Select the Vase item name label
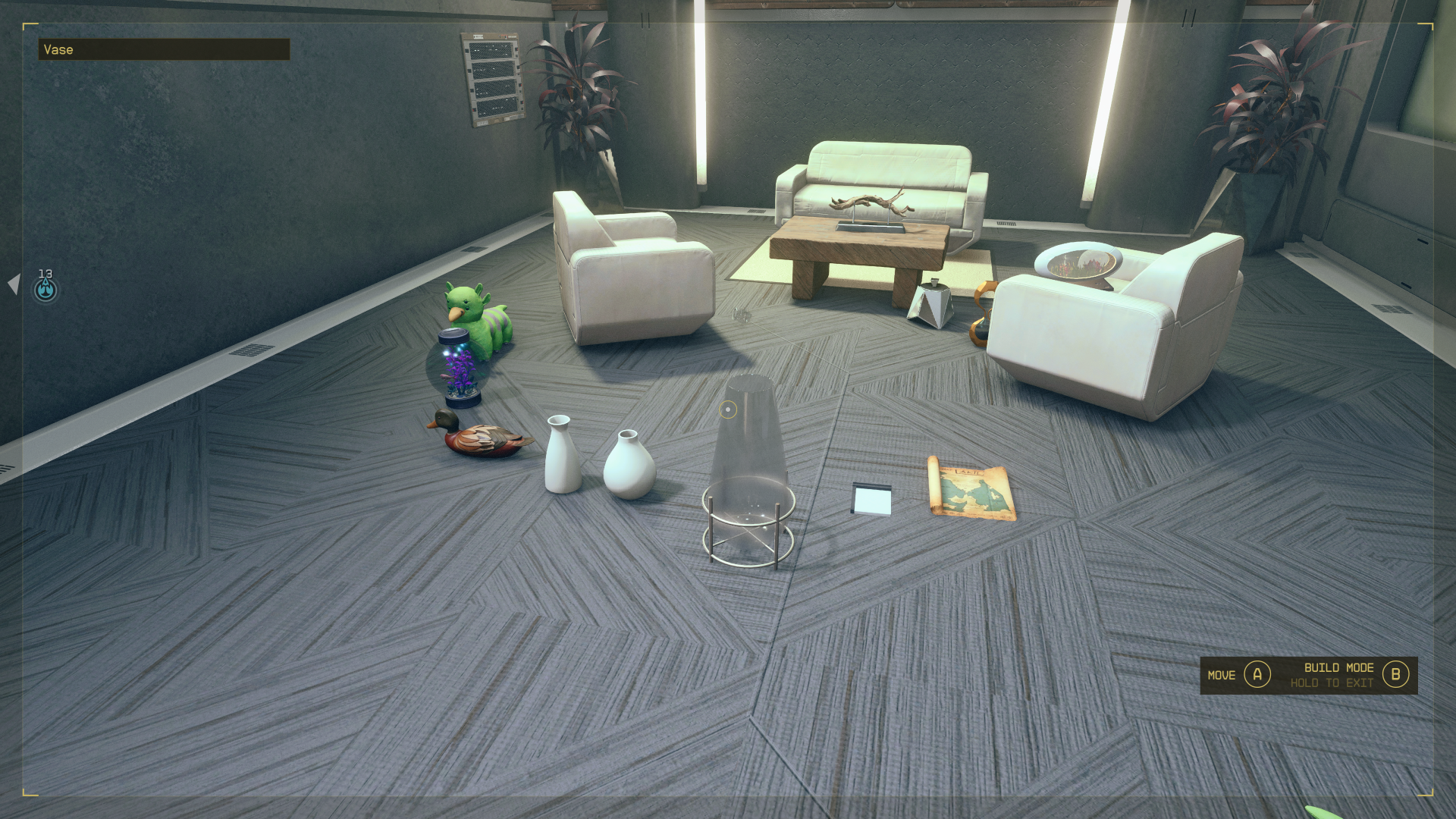Viewport: 1456px width, 819px height. (59, 49)
